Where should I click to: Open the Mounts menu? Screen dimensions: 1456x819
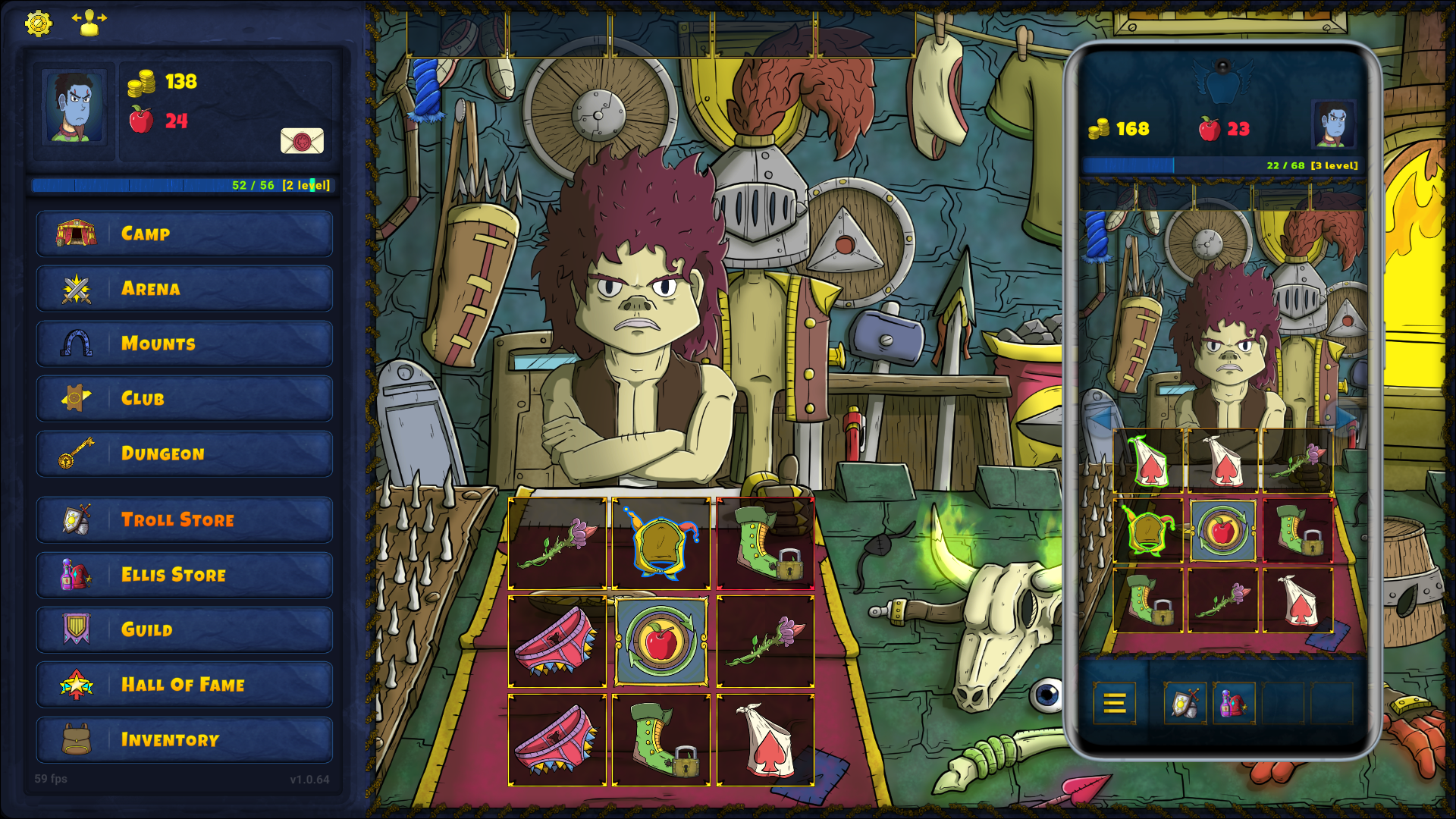point(184,344)
